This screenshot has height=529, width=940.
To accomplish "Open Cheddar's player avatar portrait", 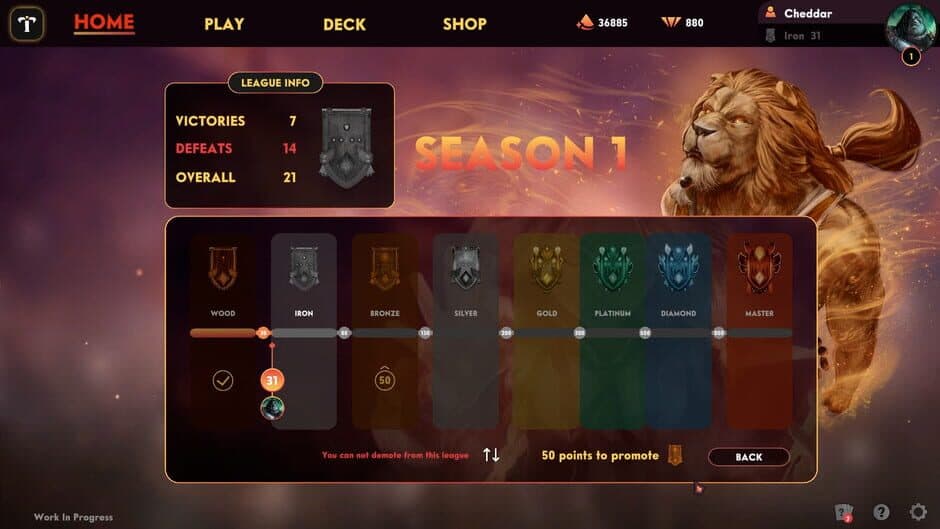I will pyautogui.click(x=909, y=26).
